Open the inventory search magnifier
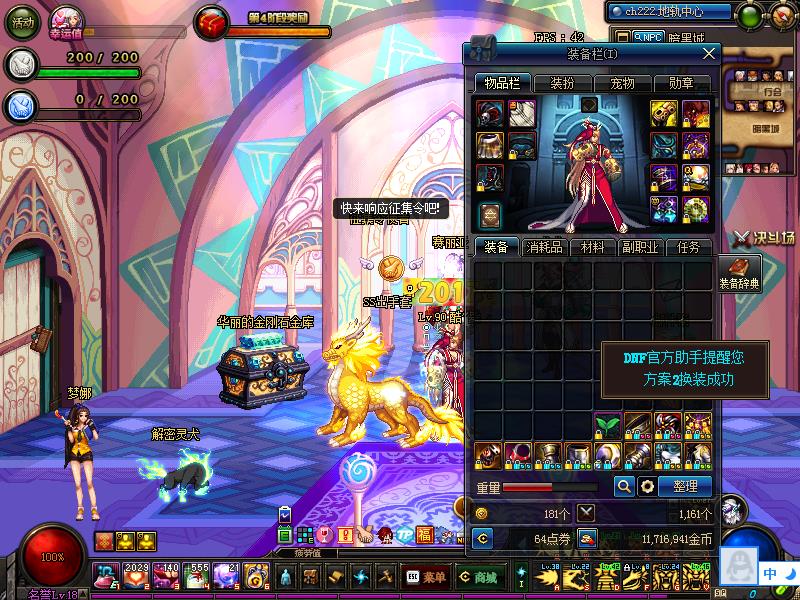800x600 pixels. 623,486
